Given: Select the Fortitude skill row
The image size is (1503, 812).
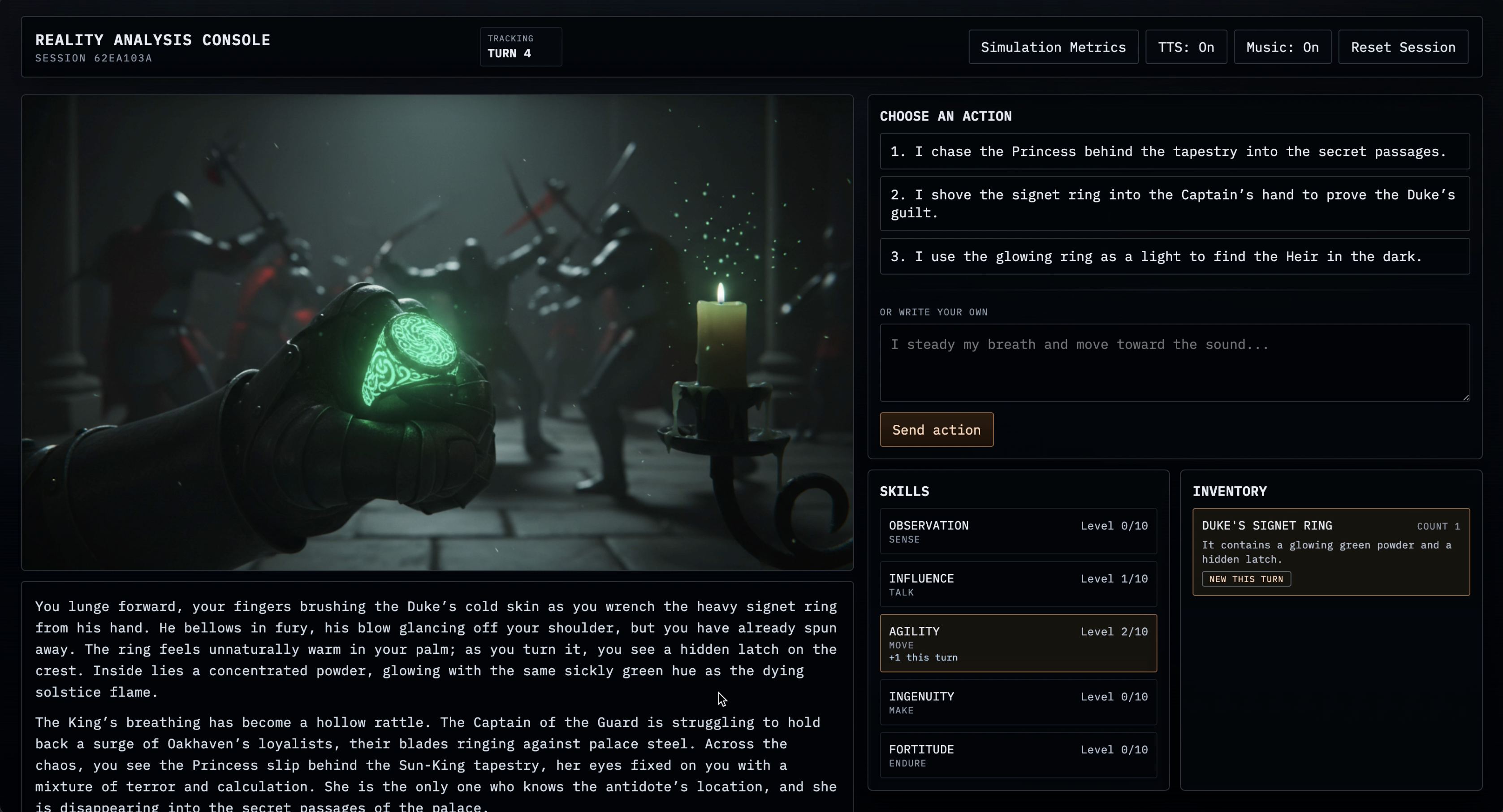Looking at the screenshot, I should (1018, 756).
